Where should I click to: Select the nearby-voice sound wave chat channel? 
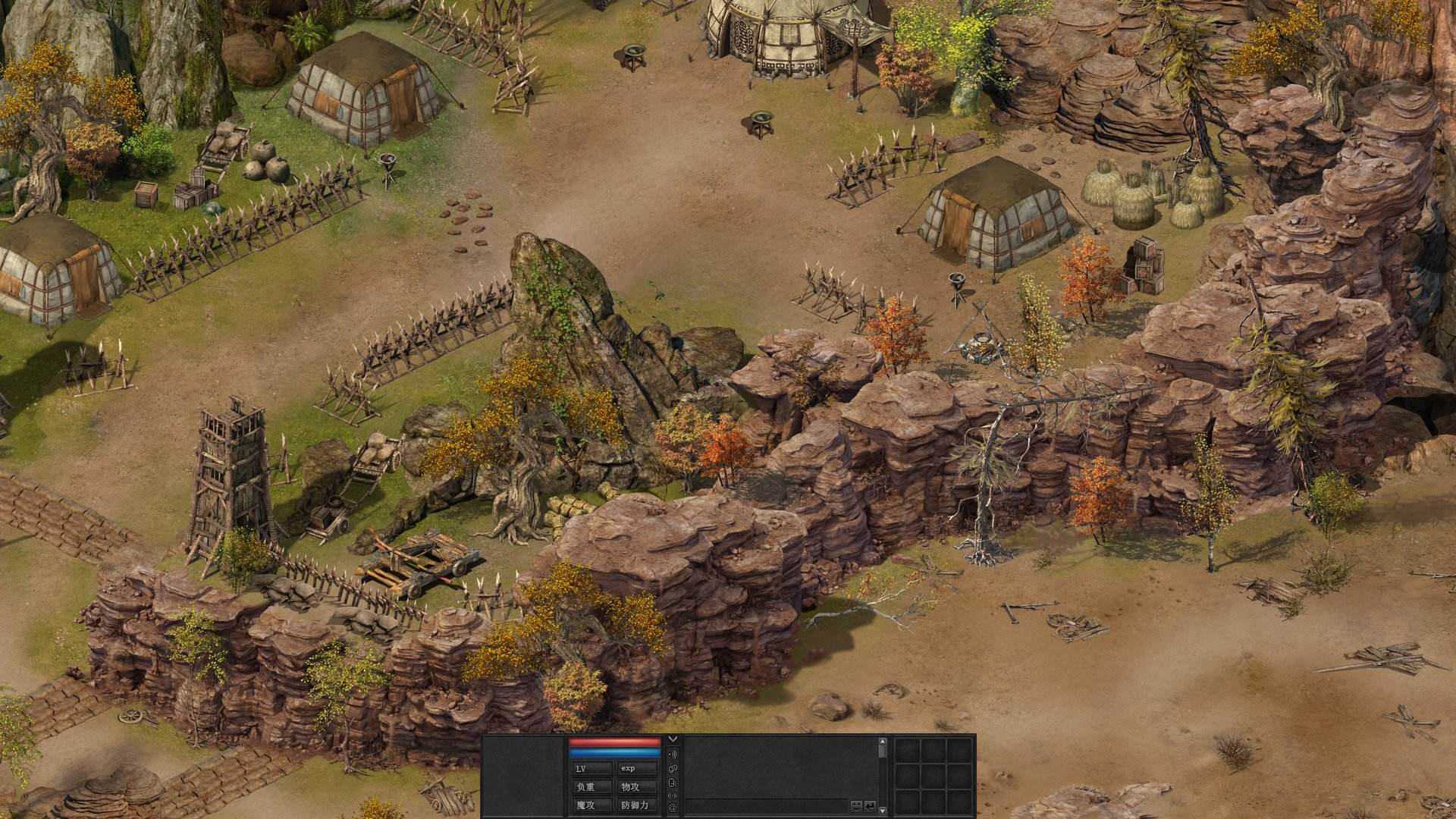coord(673,755)
